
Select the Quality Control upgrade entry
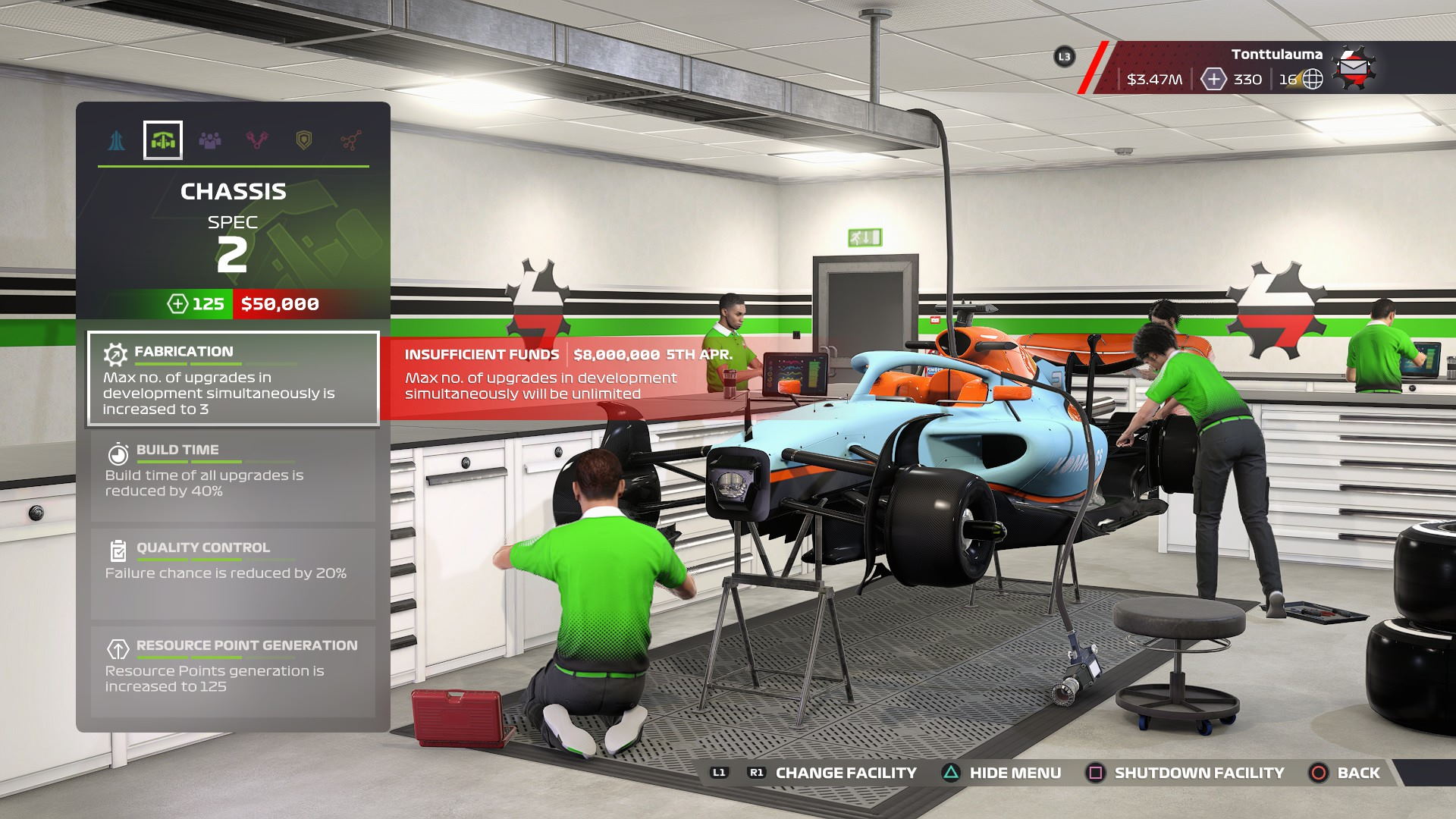tap(233, 574)
